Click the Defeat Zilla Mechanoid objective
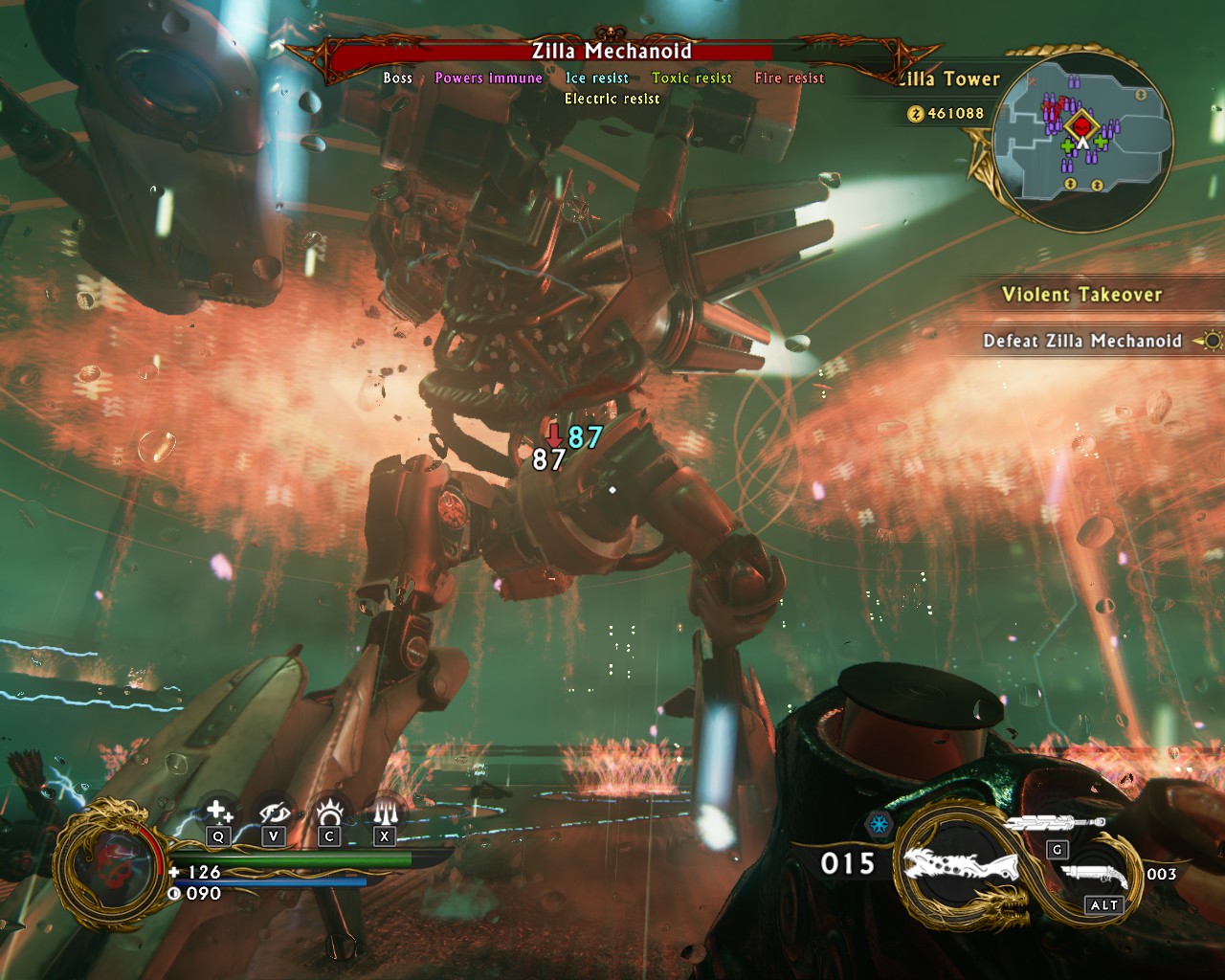The width and height of the screenshot is (1225, 980). coord(1082,341)
